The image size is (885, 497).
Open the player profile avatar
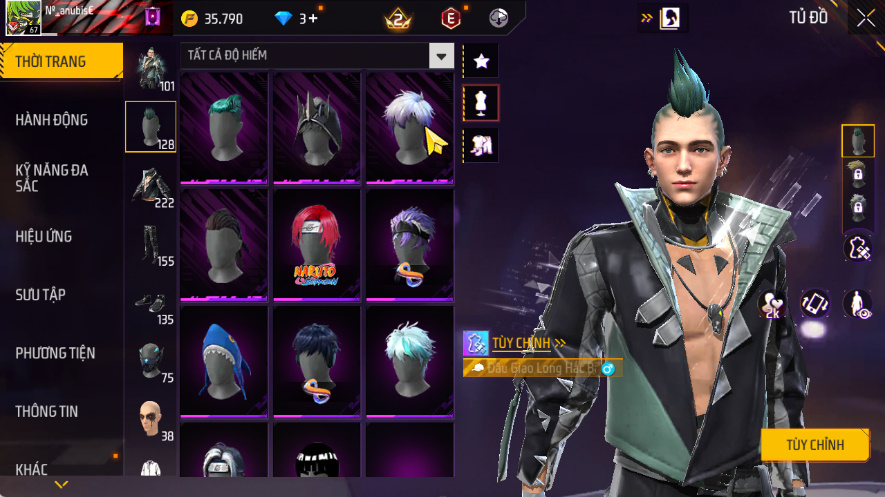coord(22,18)
